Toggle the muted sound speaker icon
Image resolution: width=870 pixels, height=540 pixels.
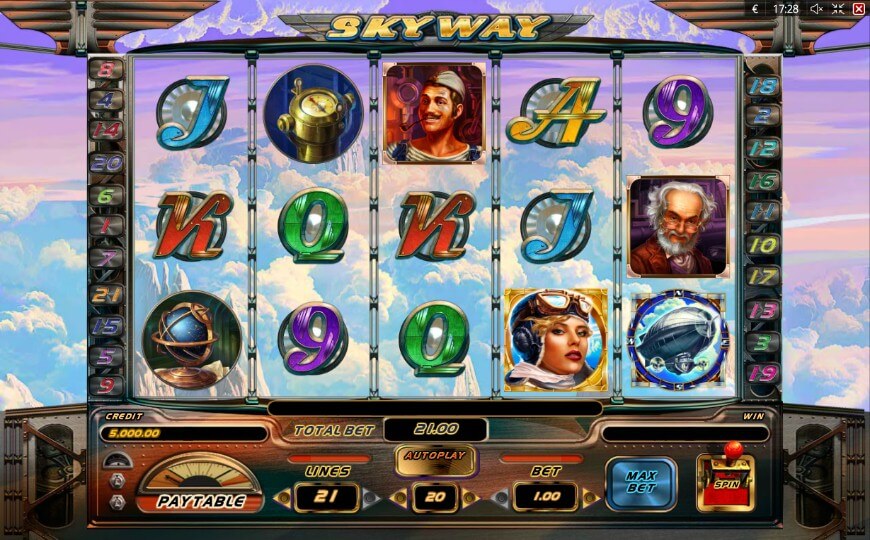pyautogui.click(x=816, y=9)
